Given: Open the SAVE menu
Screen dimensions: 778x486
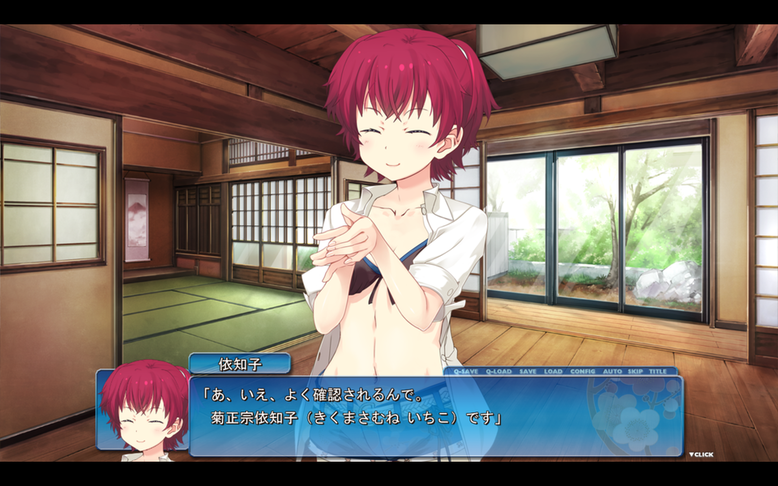Looking at the screenshot, I should pos(528,371).
